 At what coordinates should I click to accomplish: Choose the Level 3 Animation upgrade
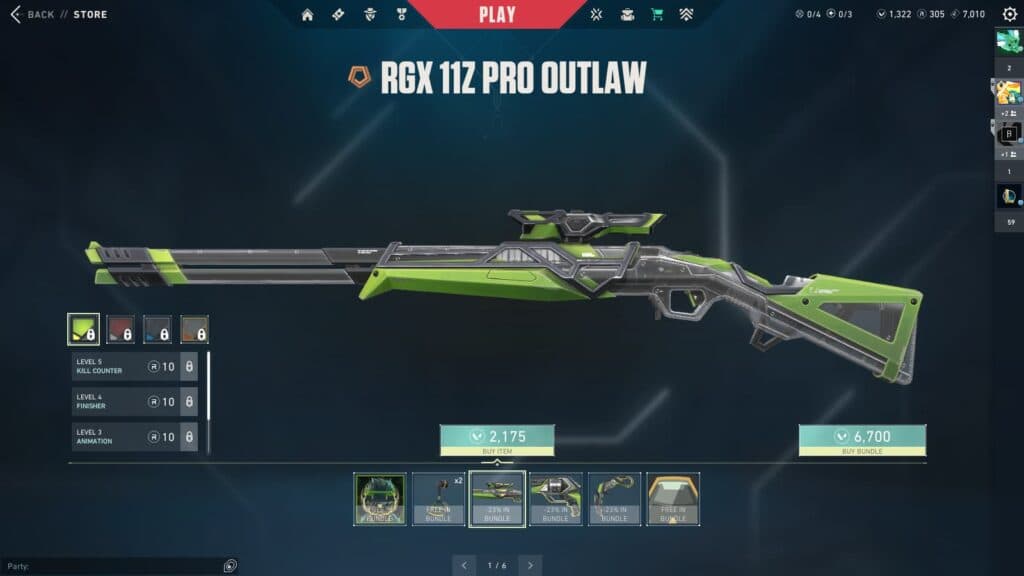point(134,437)
